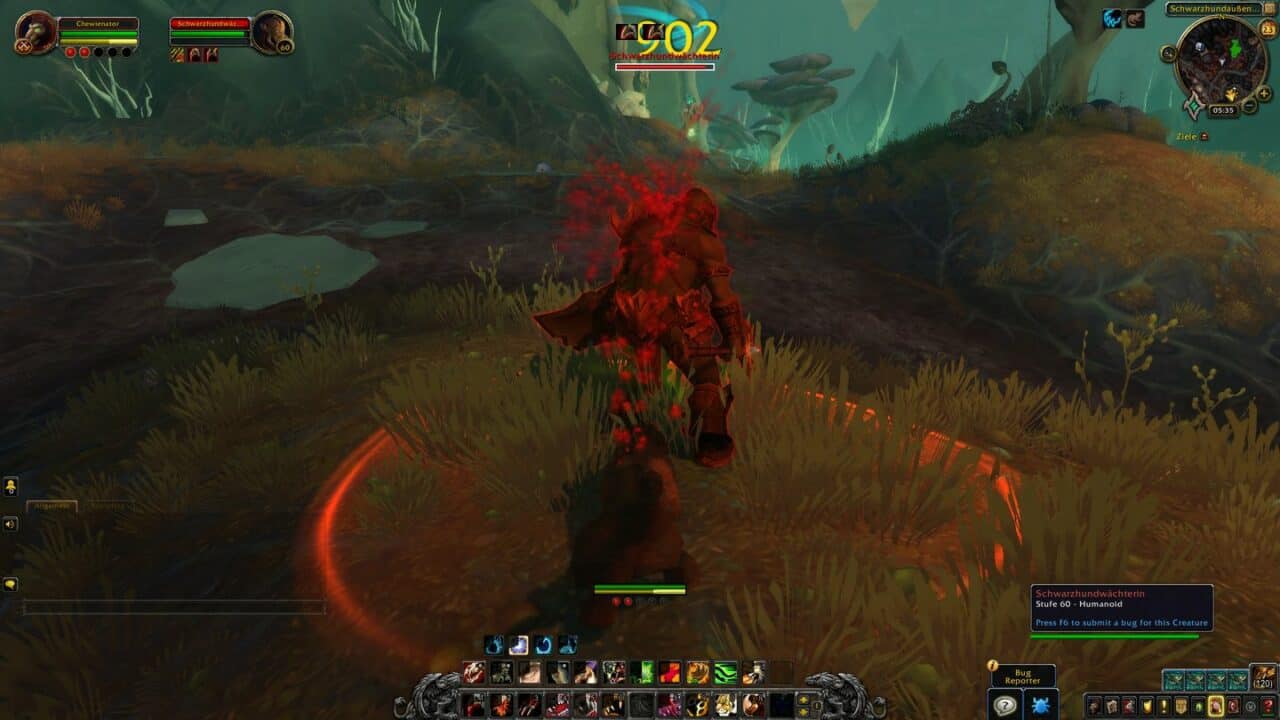Click the action bar page-up arrow
1280x720 pixels.
(x=802, y=698)
